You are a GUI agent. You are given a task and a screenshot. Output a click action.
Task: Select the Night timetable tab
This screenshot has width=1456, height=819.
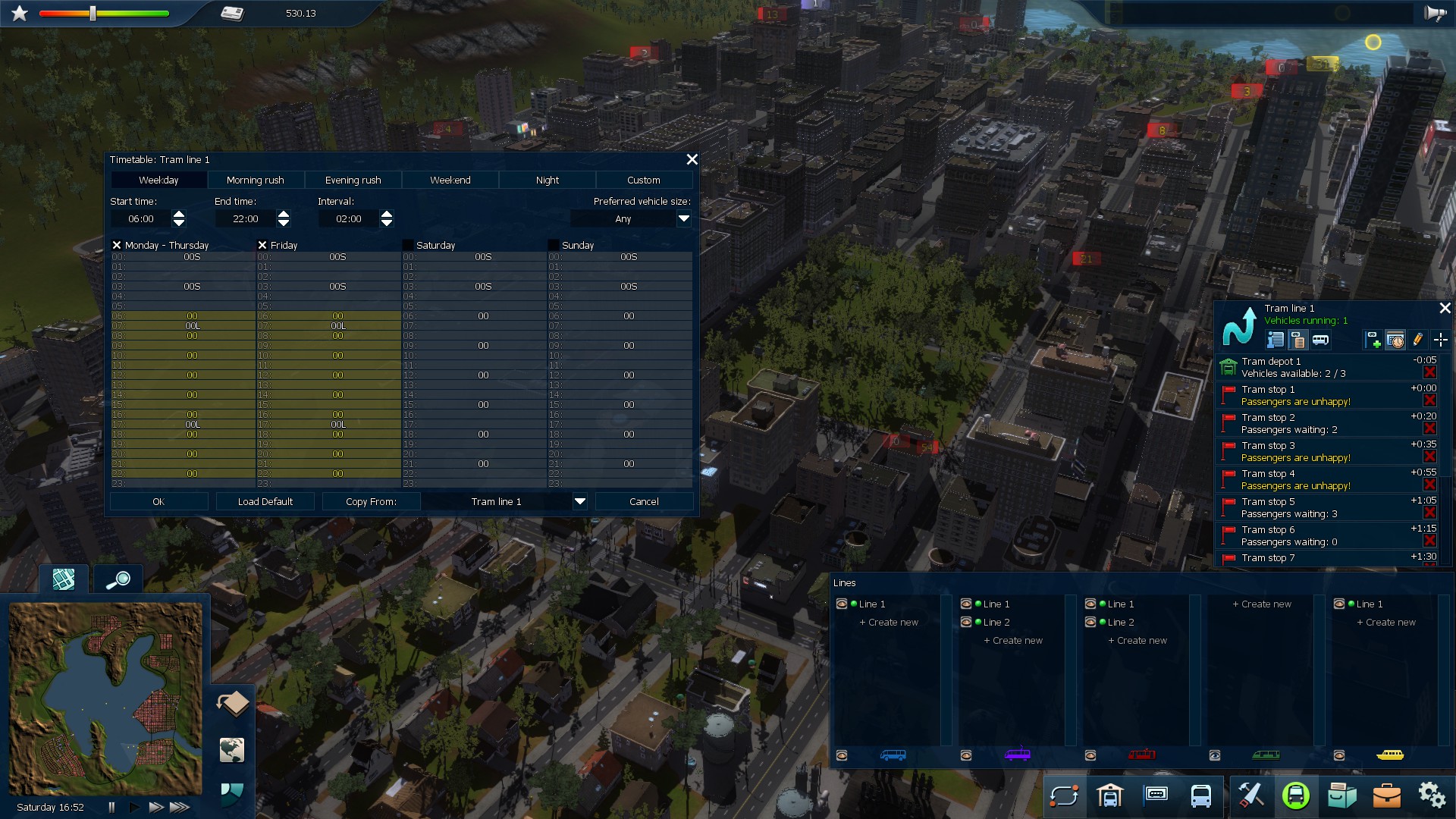[x=547, y=180]
